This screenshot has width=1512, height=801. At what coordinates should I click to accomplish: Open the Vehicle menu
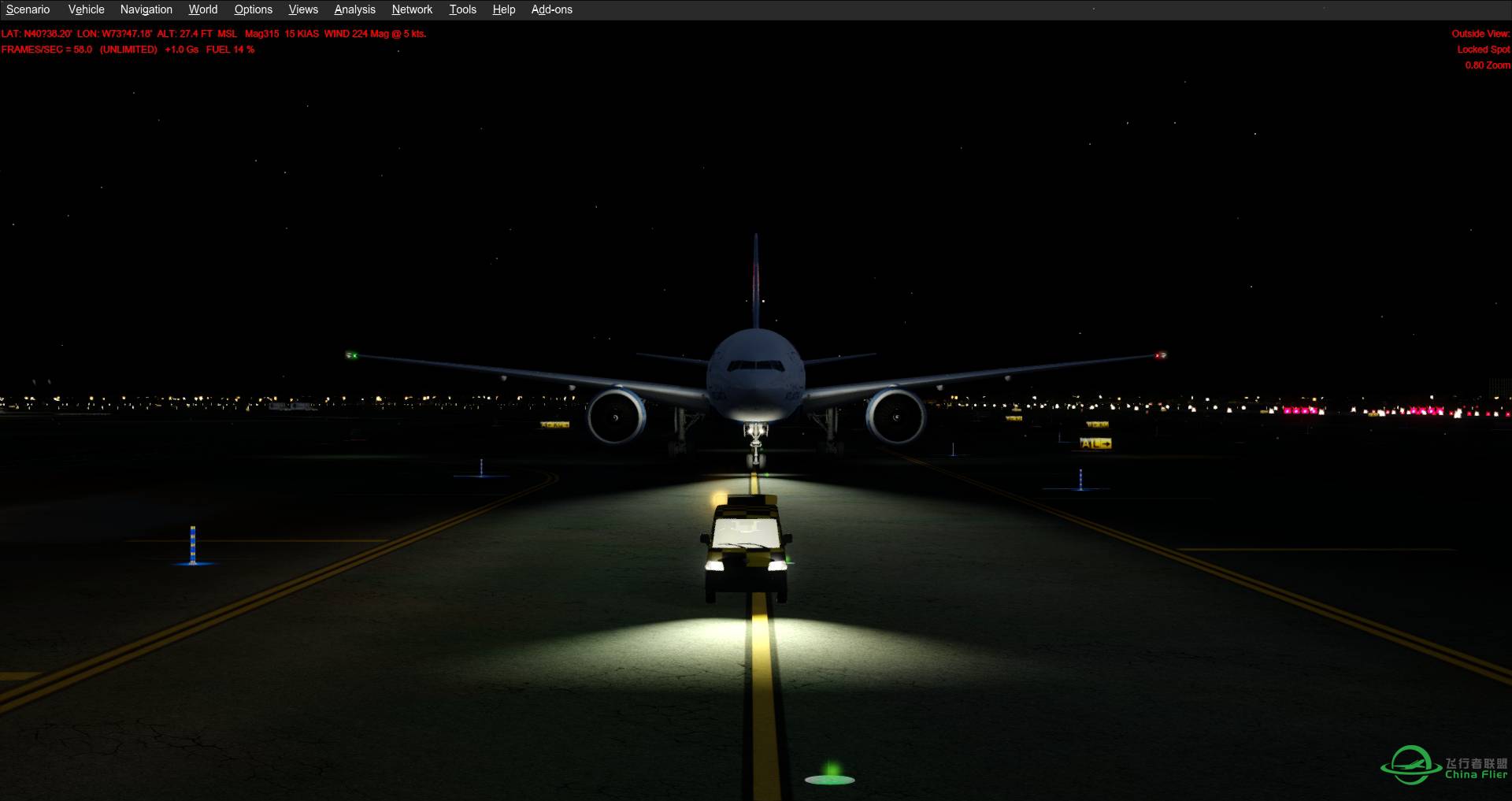[85, 9]
